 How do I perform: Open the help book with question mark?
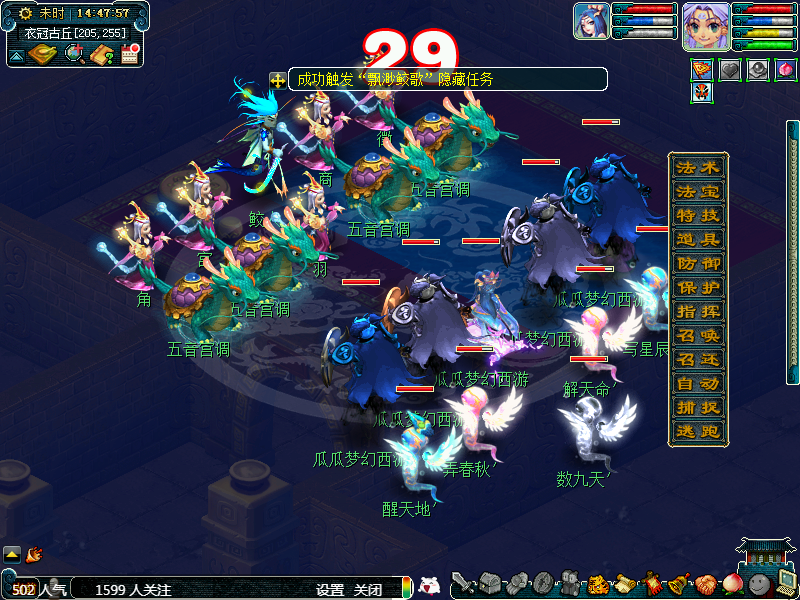click(102, 54)
